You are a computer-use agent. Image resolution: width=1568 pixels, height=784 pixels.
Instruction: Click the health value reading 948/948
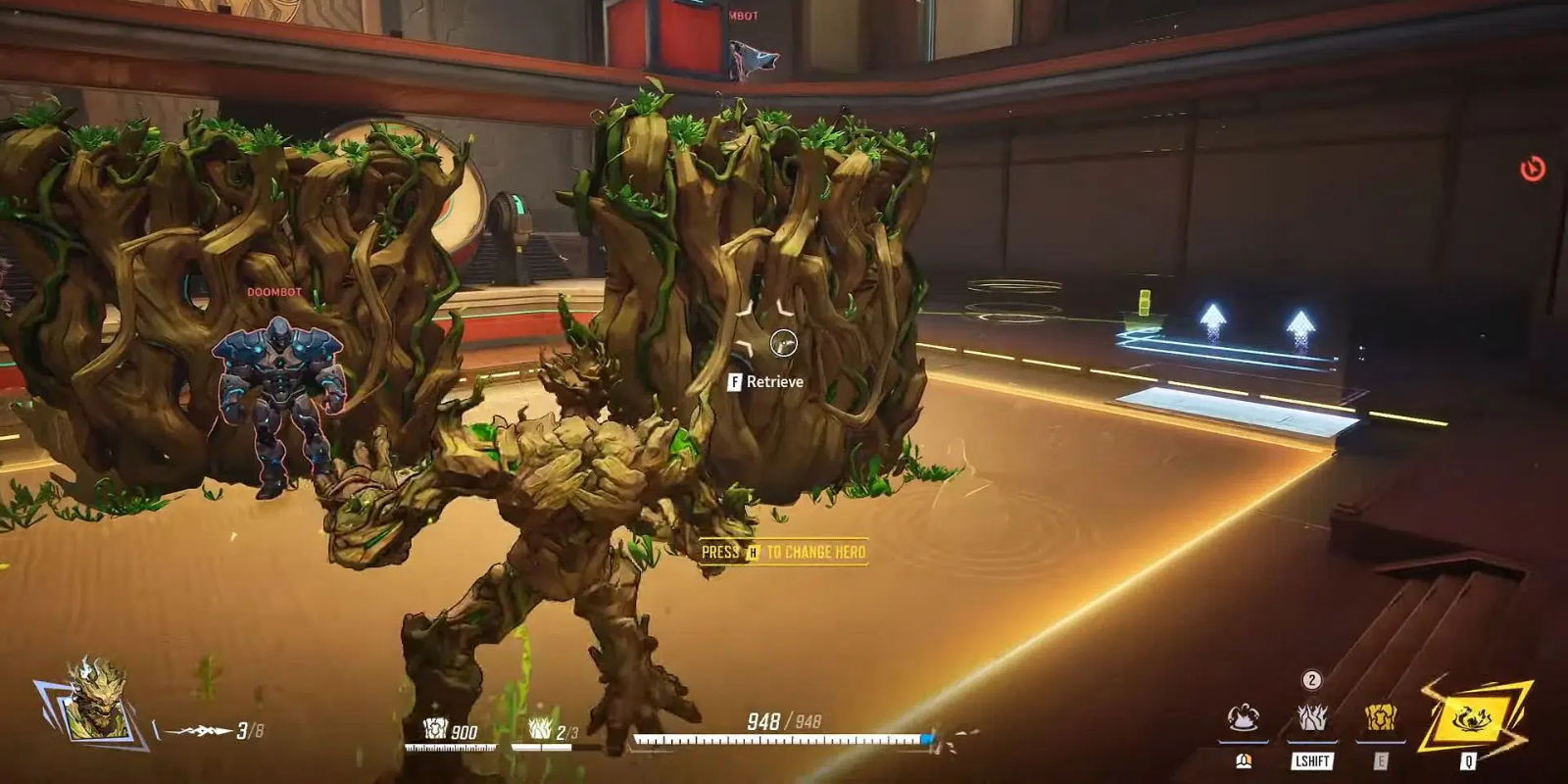click(x=784, y=718)
